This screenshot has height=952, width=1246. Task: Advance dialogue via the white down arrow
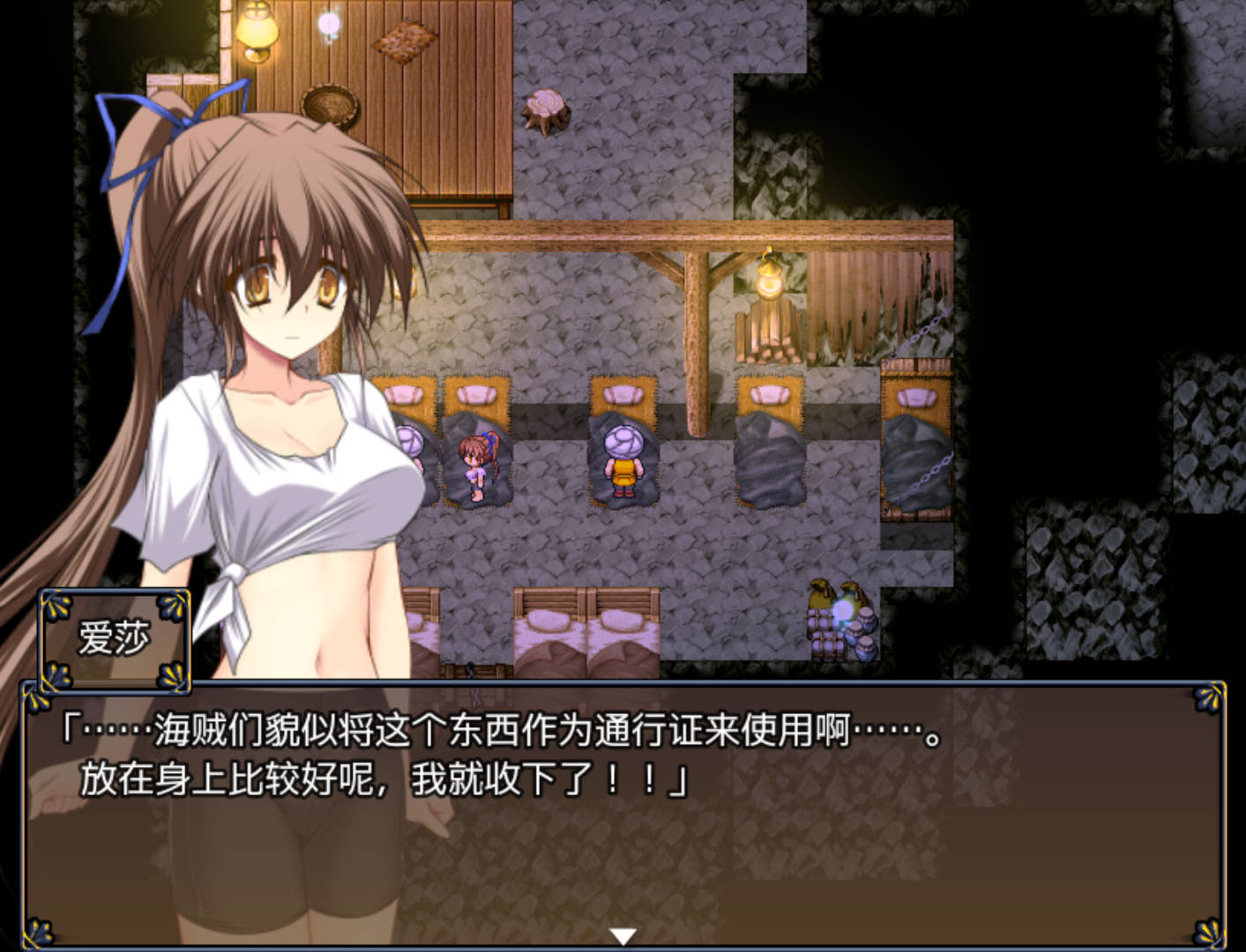pos(623,936)
